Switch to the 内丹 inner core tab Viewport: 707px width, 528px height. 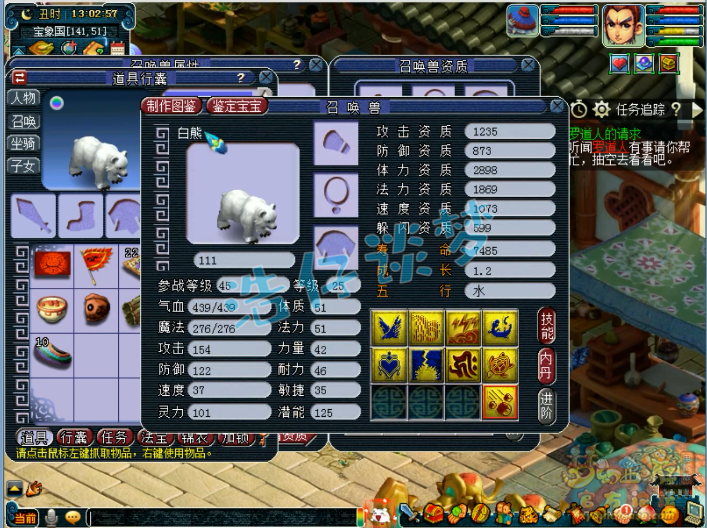(x=546, y=363)
